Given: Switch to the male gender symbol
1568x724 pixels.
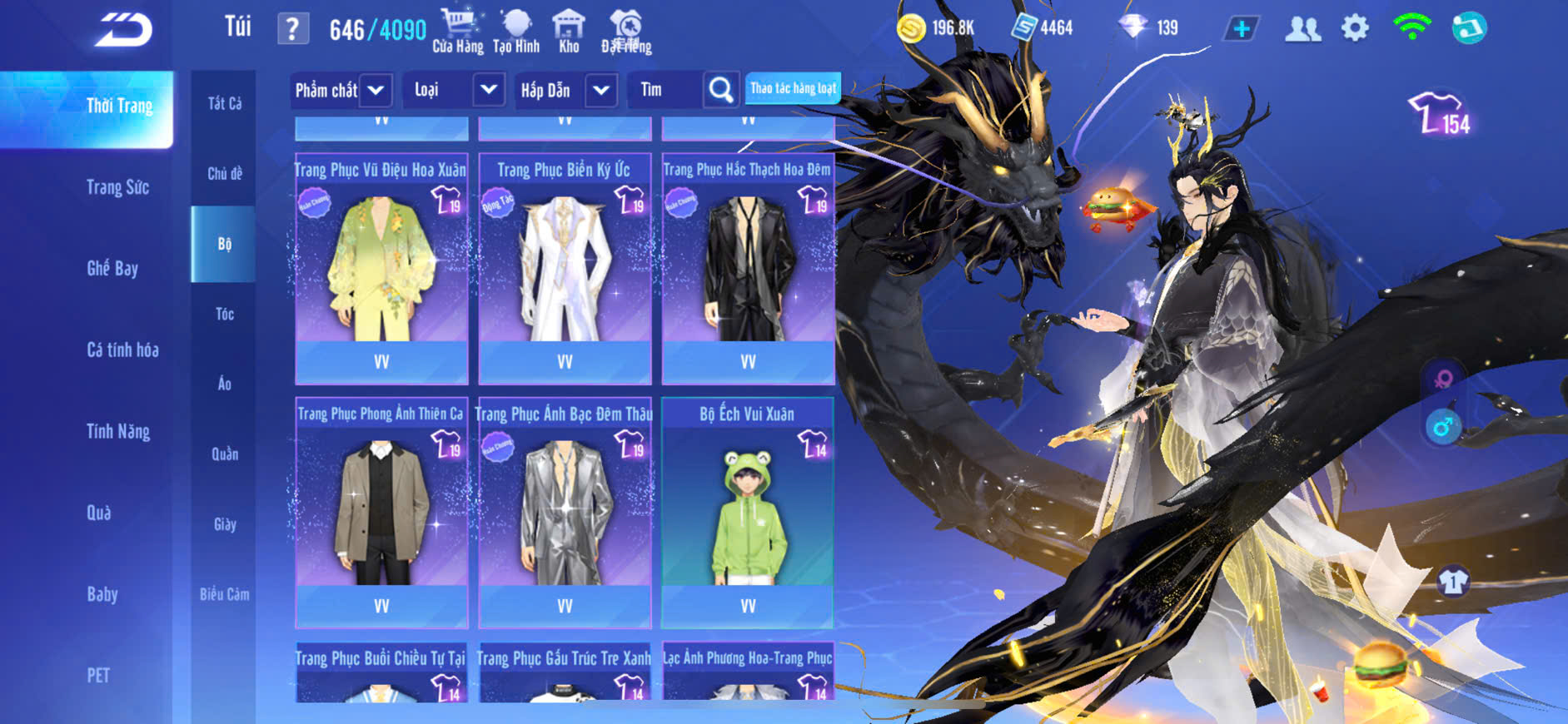Looking at the screenshot, I should pyautogui.click(x=1442, y=428).
